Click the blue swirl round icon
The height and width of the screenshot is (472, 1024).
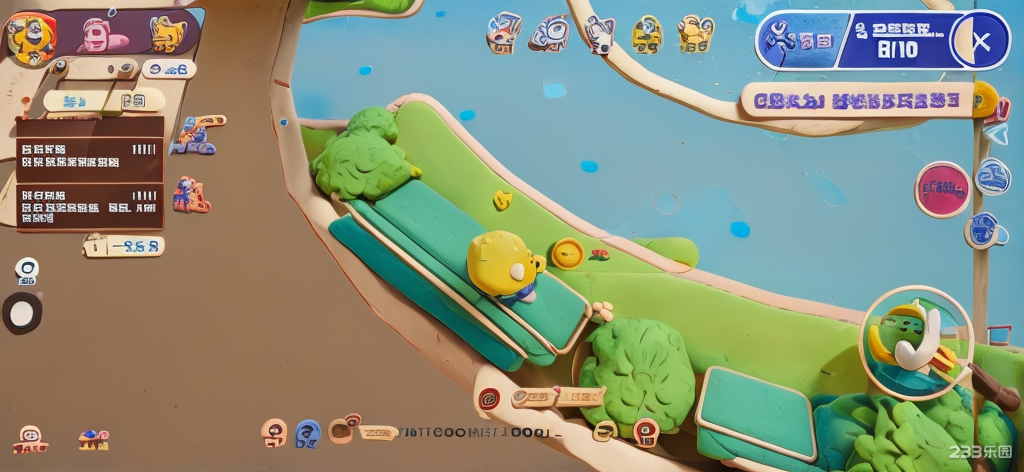tap(993, 176)
